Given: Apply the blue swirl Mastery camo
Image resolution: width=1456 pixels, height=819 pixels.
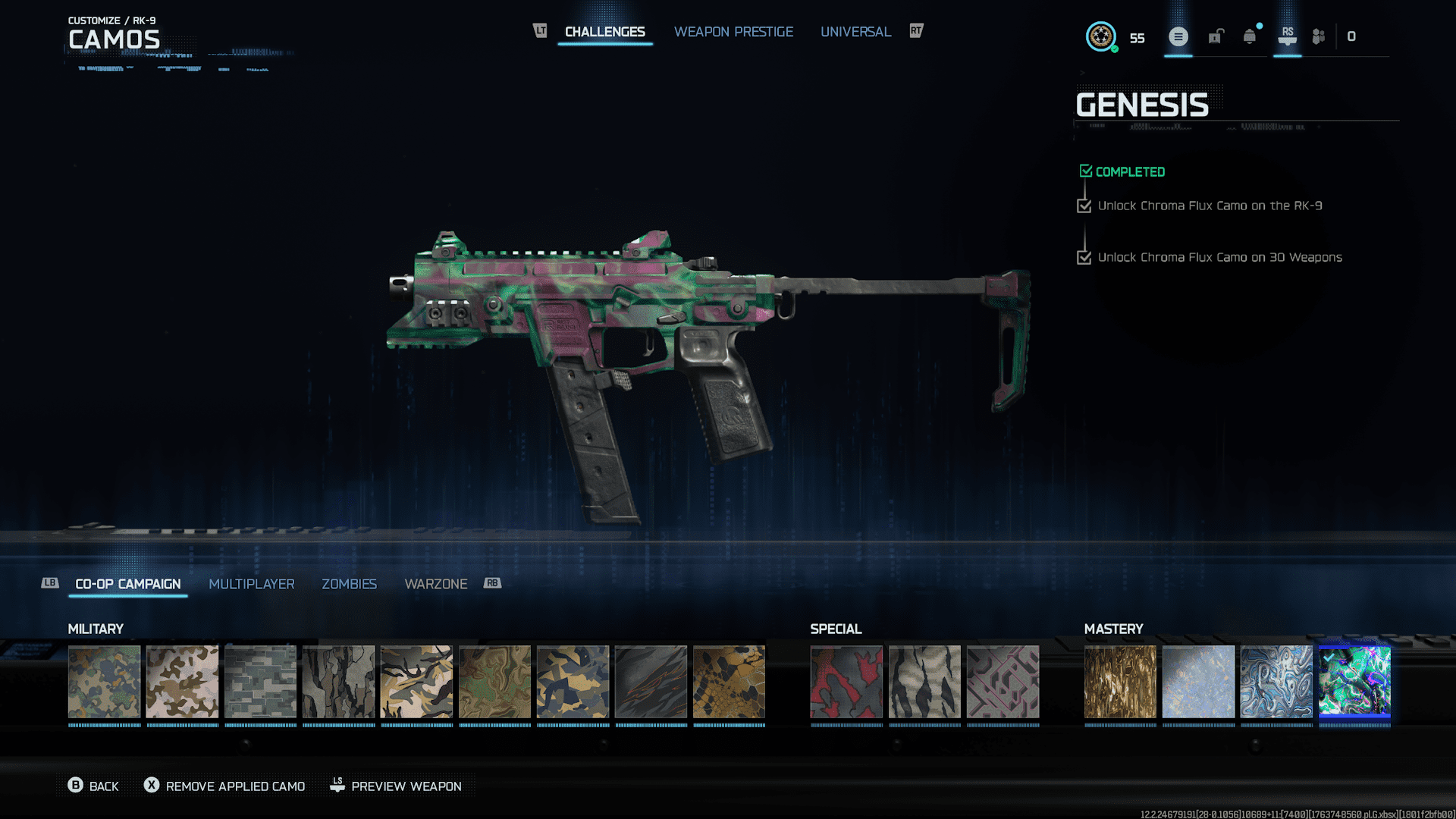Looking at the screenshot, I should 1276,682.
